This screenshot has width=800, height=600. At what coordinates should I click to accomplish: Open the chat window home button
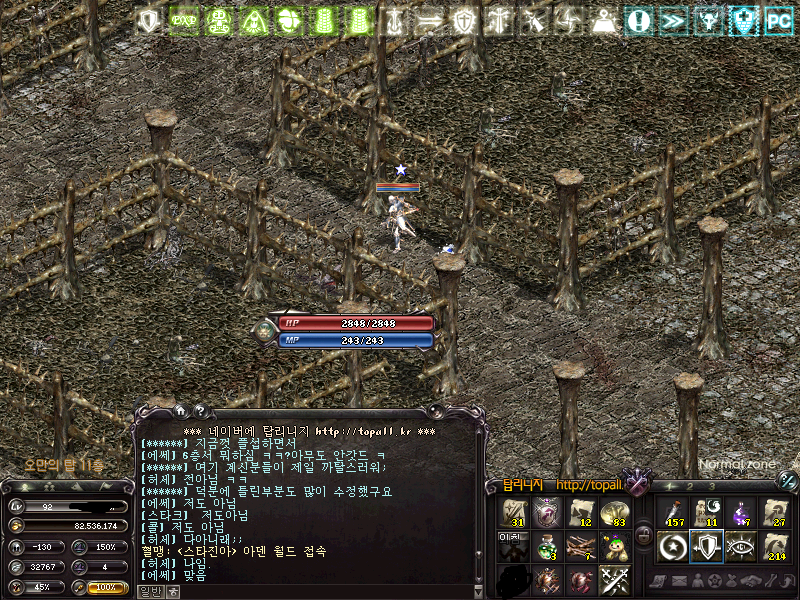[180, 409]
